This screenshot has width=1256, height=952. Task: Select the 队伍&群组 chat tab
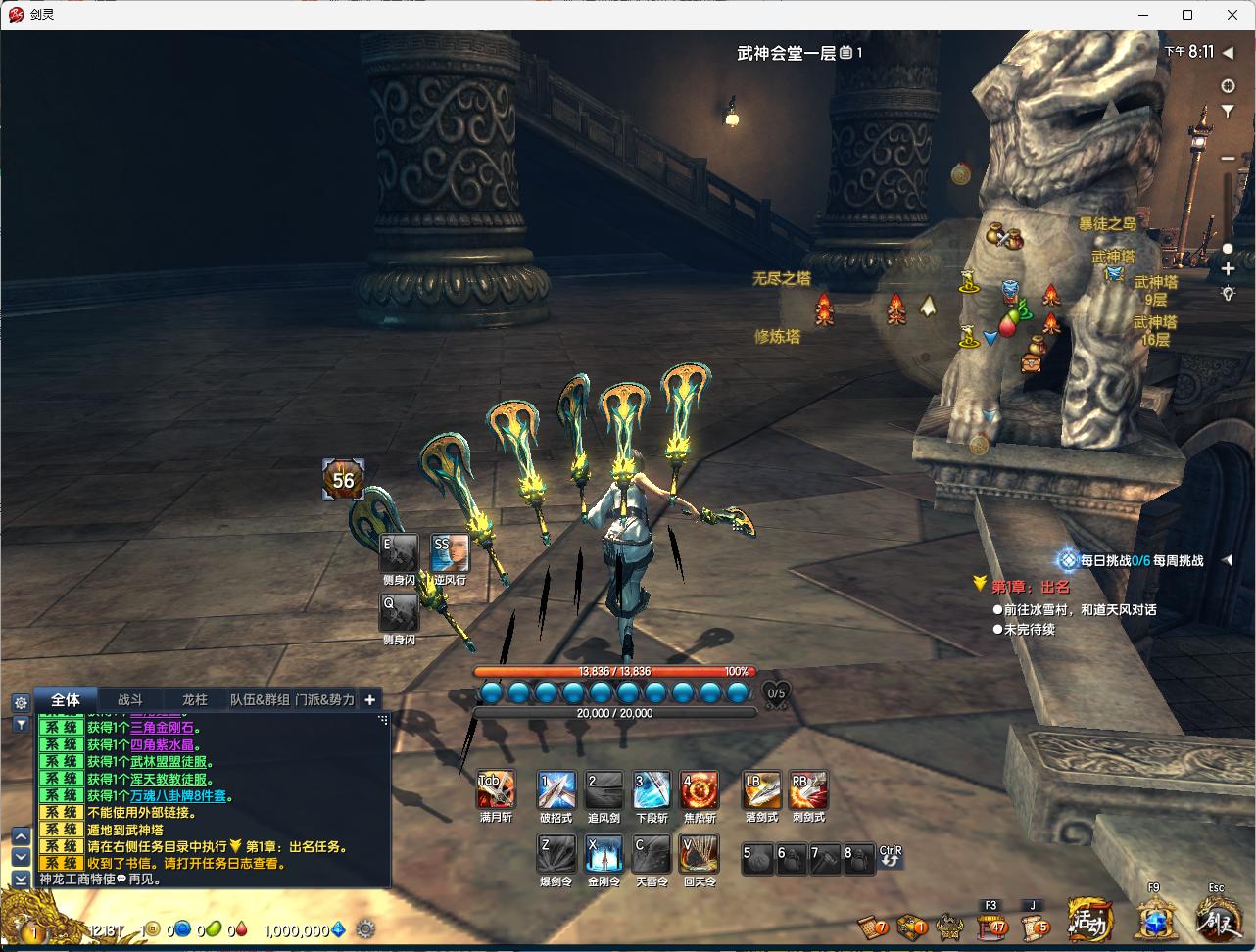[x=260, y=699]
